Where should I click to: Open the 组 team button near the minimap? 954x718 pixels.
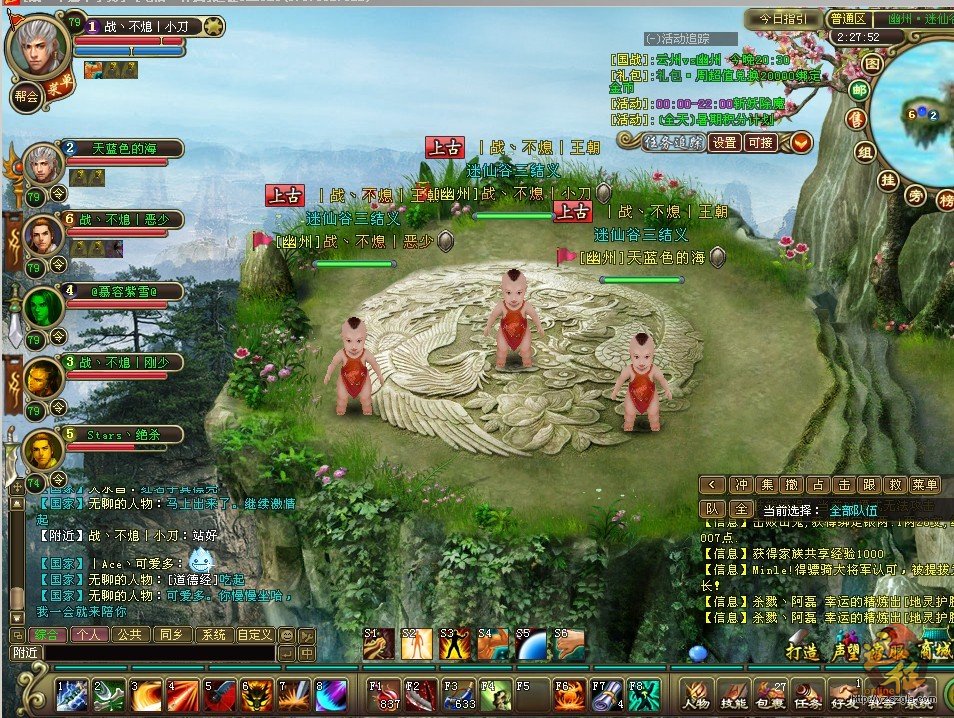(866, 153)
